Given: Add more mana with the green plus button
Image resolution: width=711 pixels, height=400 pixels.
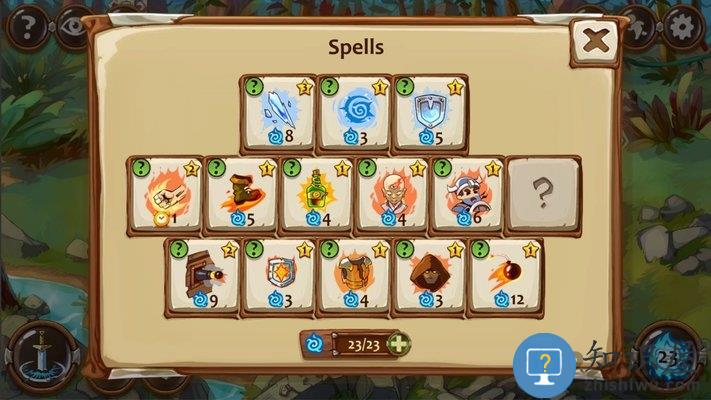Looking at the screenshot, I should pyautogui.click(x=397, y=344).
